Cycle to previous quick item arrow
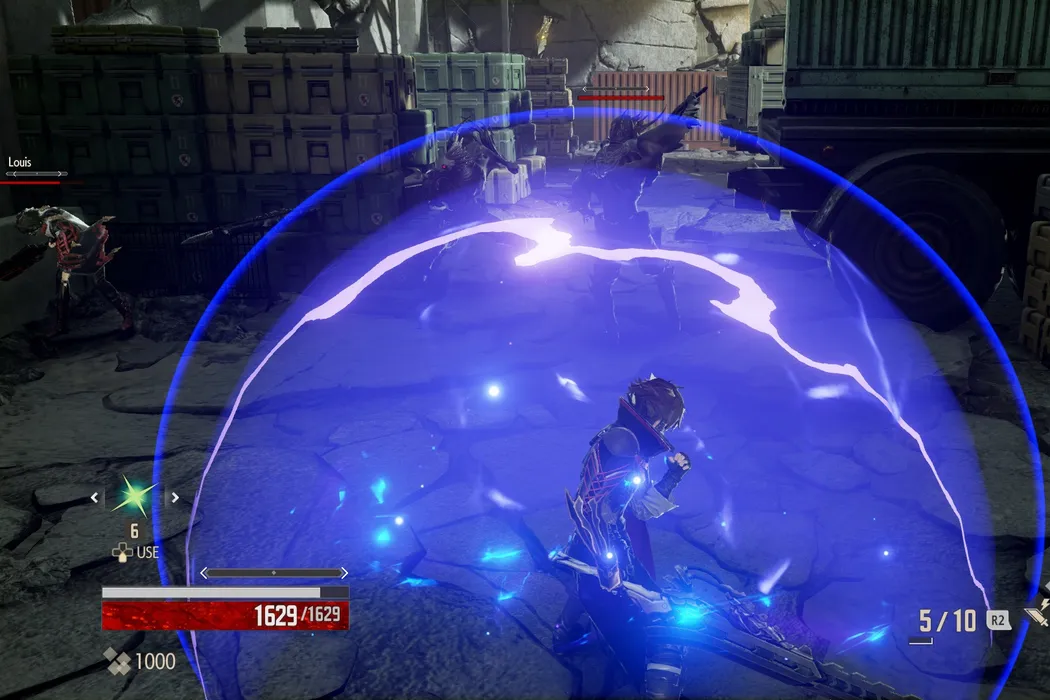 95,497
